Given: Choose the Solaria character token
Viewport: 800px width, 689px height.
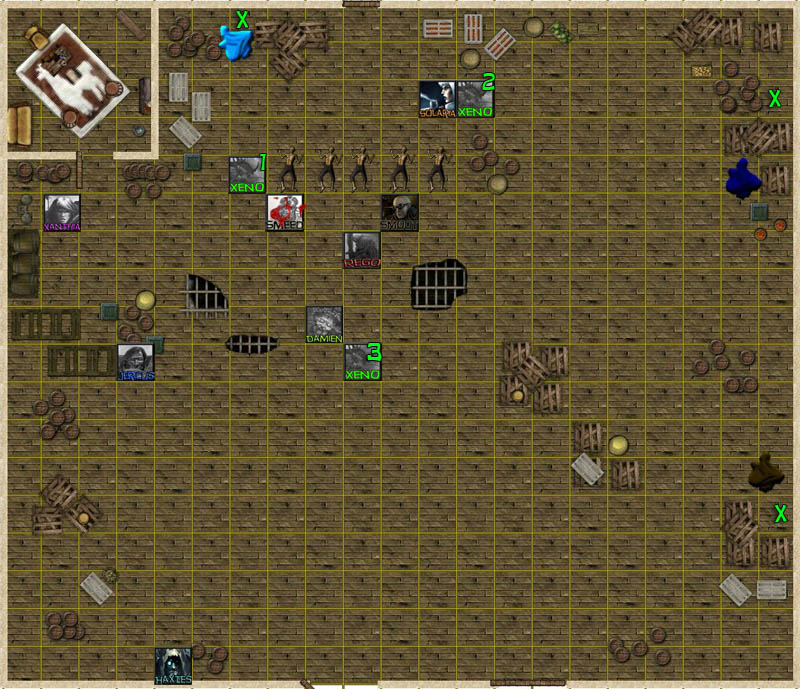Looking at the screenshot, I should [x=437, y=99].
